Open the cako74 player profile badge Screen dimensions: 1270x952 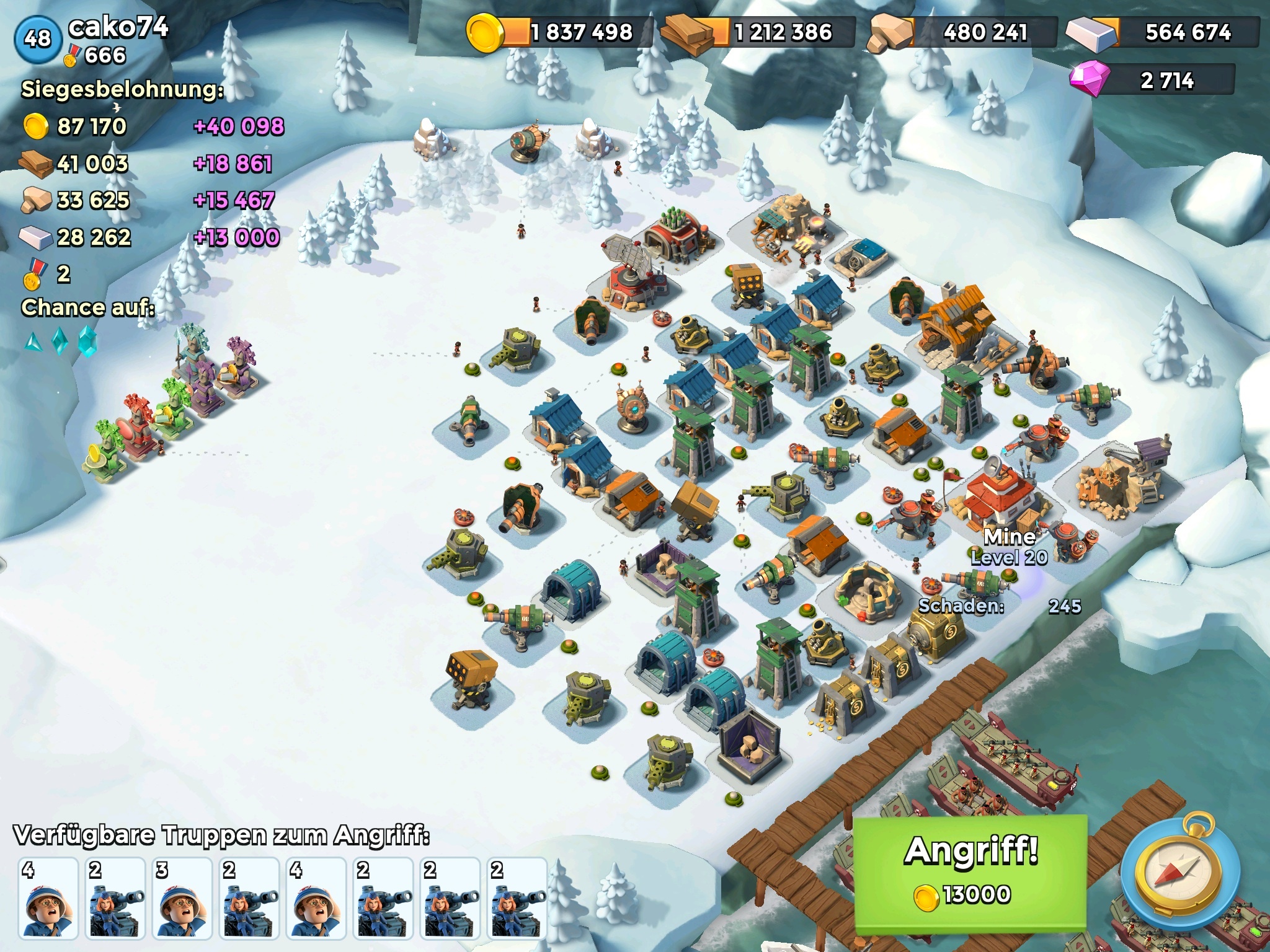click(38, 39)
